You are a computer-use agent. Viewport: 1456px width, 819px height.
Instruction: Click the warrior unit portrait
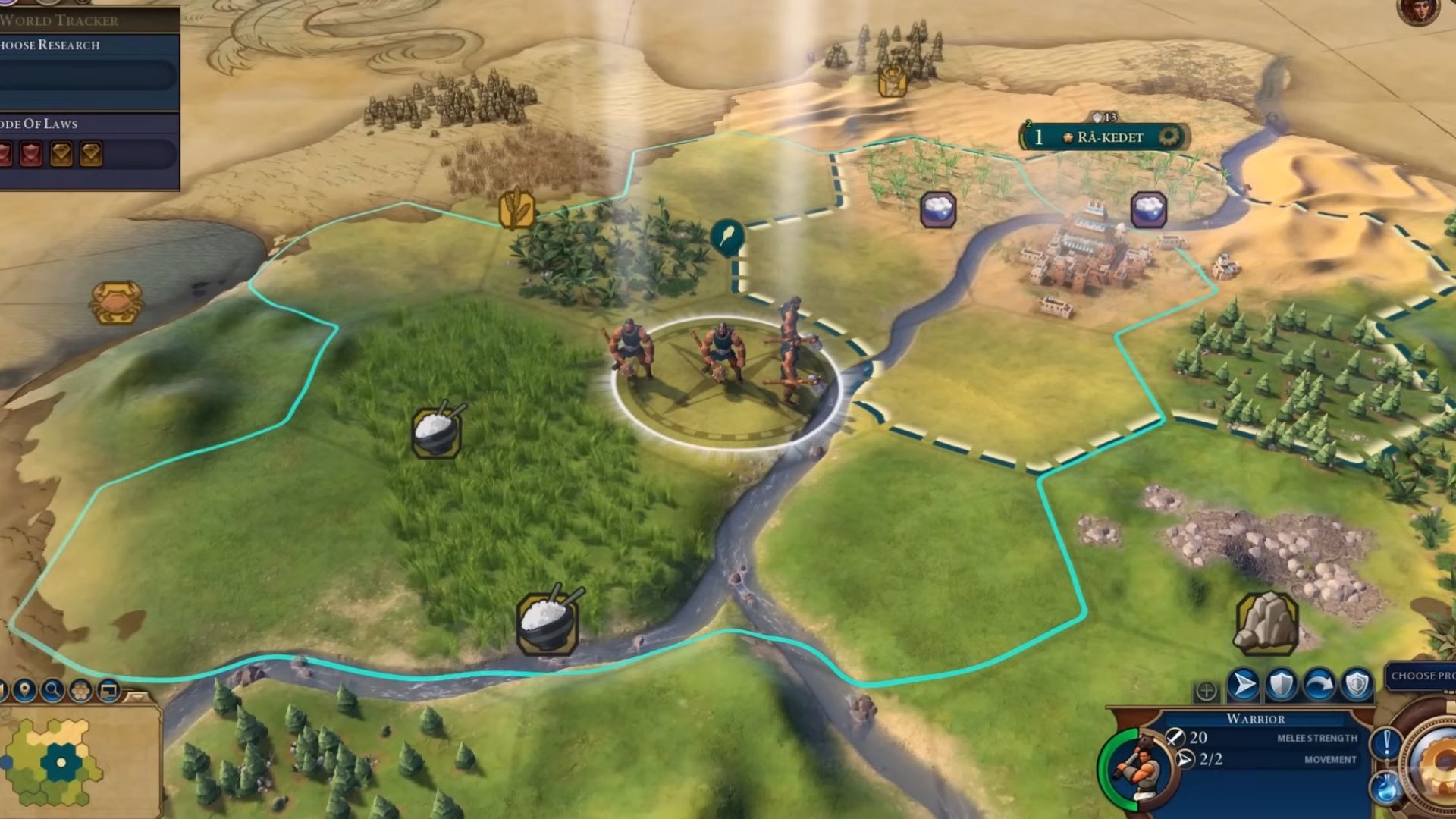click(x=1135, y=767)
